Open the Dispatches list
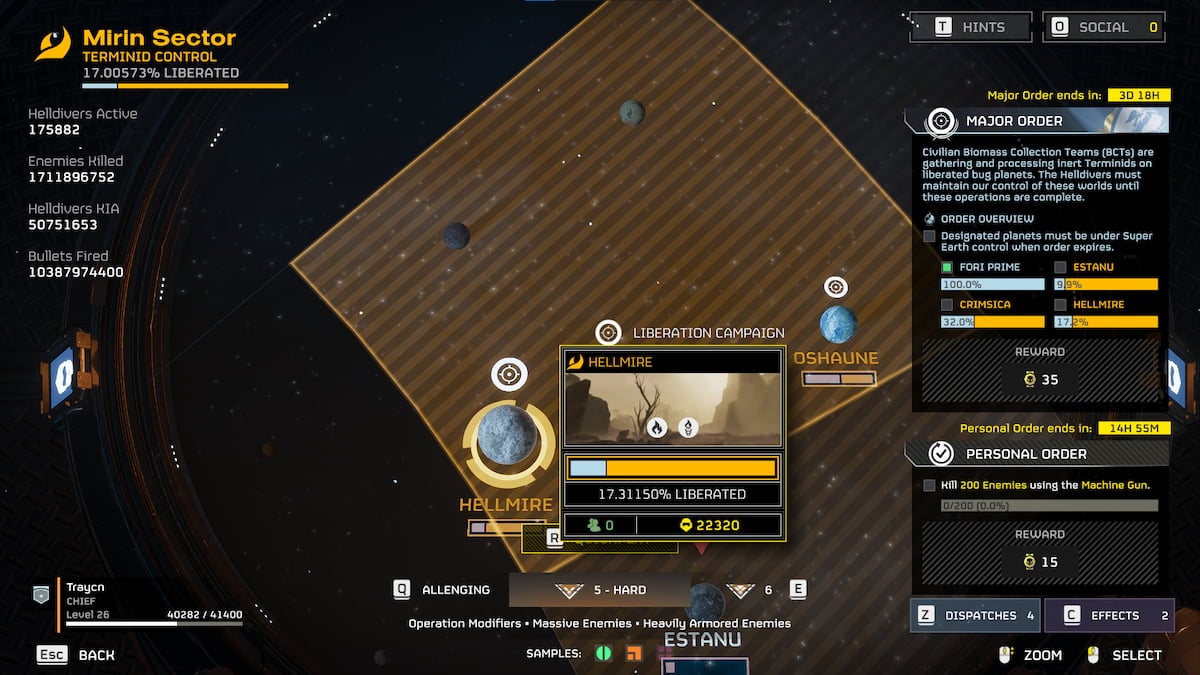The image size is (1200, 675). click(x=975, y=615)
